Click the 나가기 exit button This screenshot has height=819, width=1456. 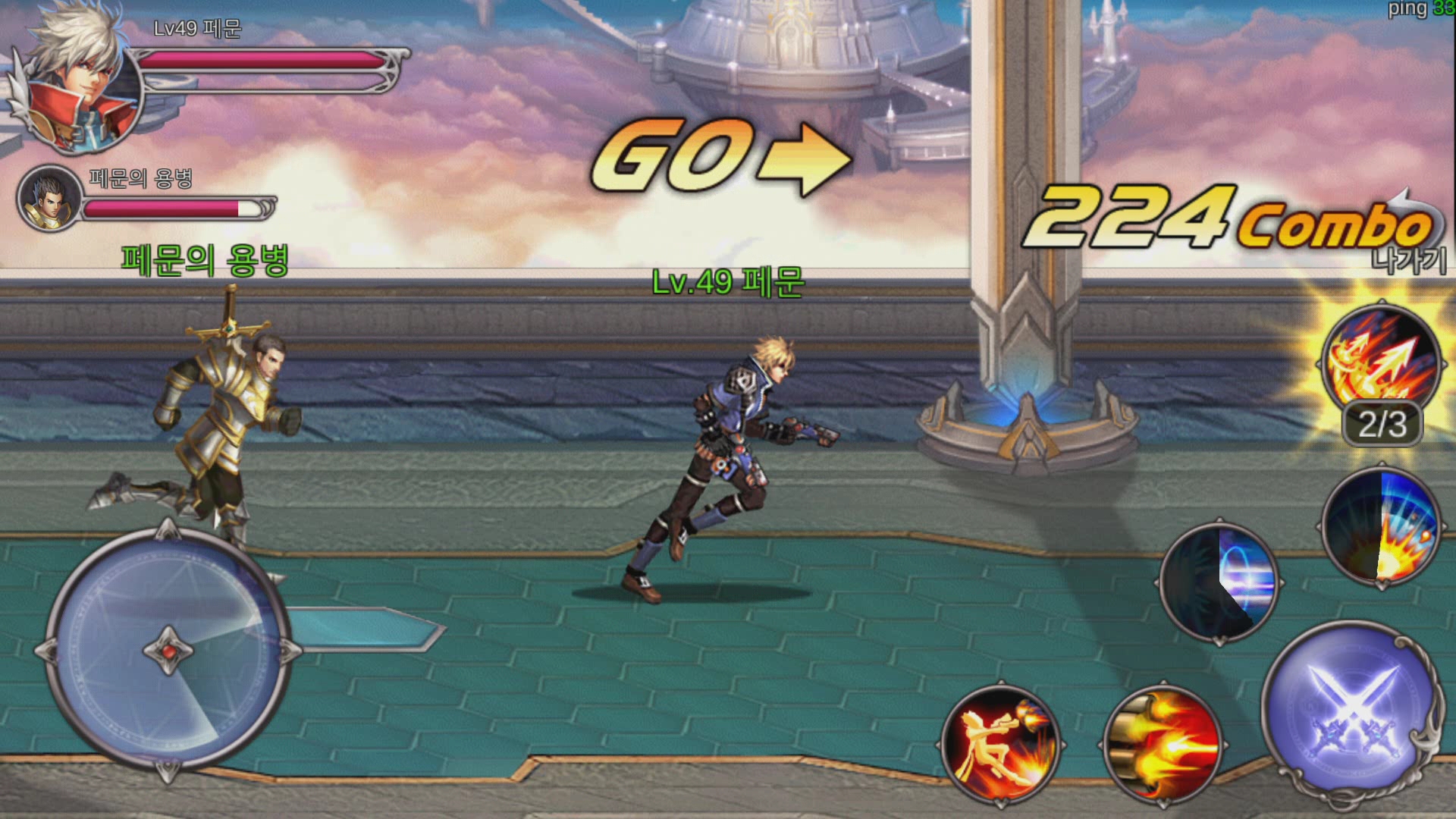(x=1409, y=260)
